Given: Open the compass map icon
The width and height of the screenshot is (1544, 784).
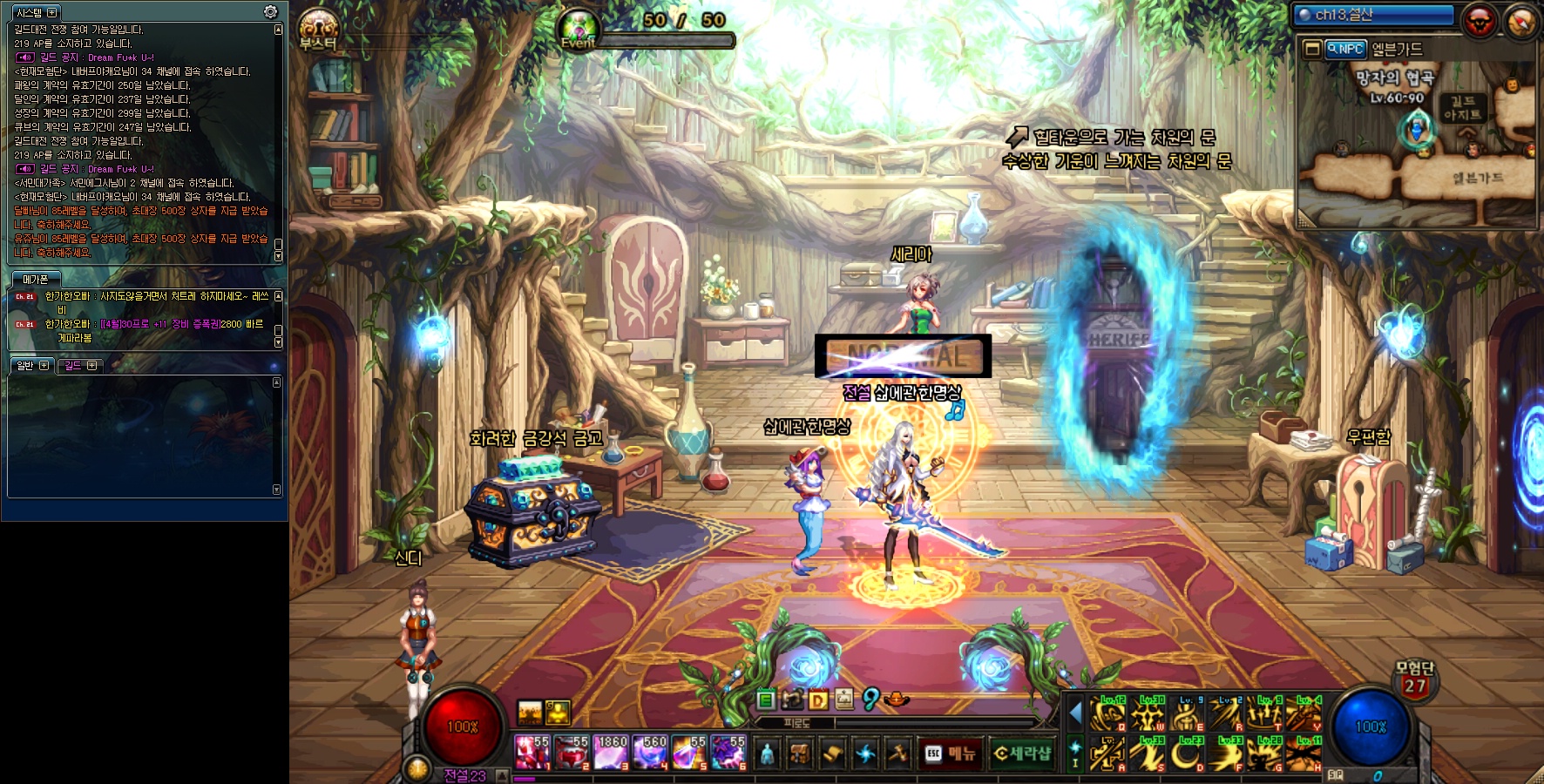Looking at the screenshot, I should [x=1520, y=22].
